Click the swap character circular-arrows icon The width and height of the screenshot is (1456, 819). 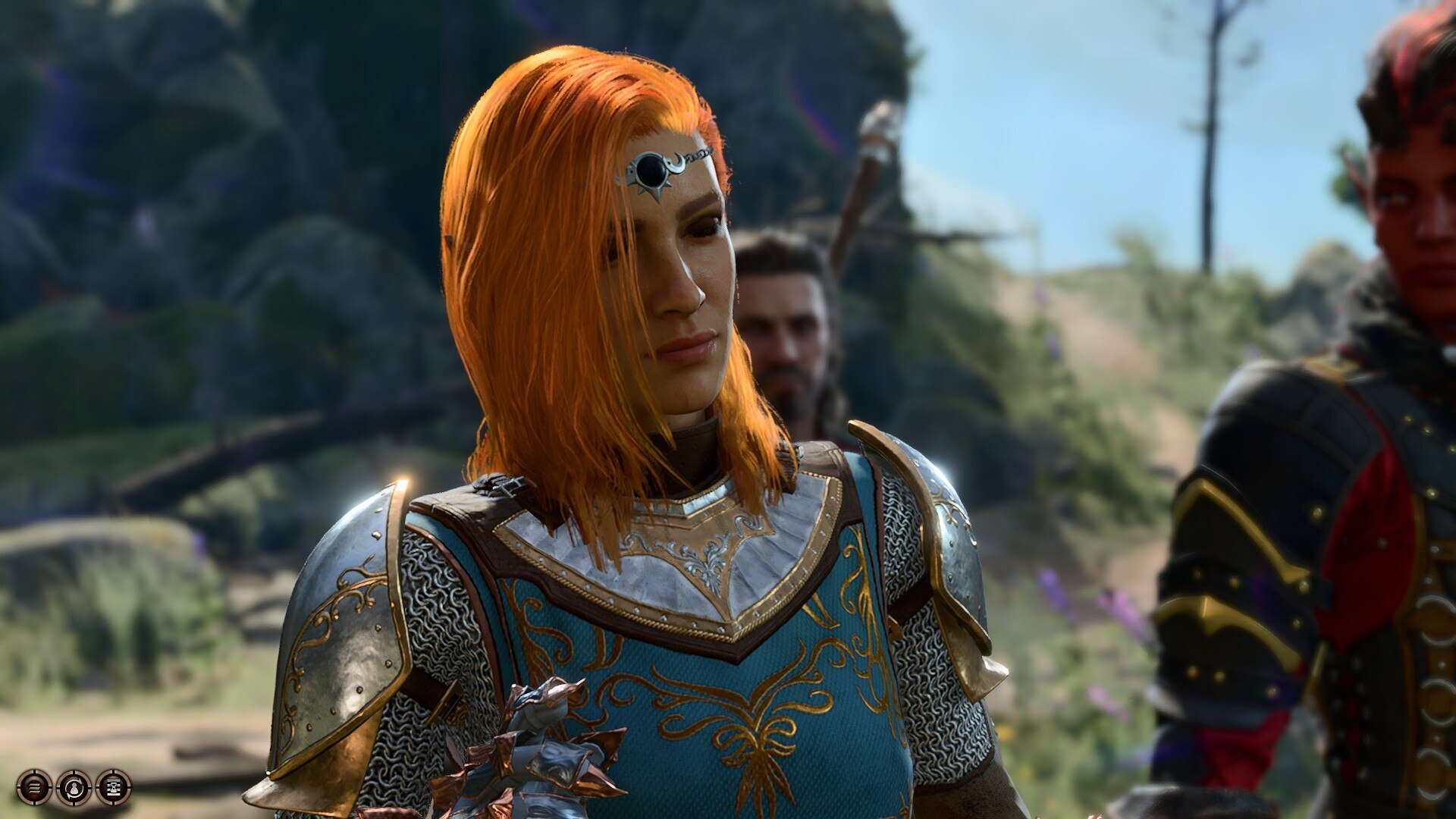click(74, 787)
